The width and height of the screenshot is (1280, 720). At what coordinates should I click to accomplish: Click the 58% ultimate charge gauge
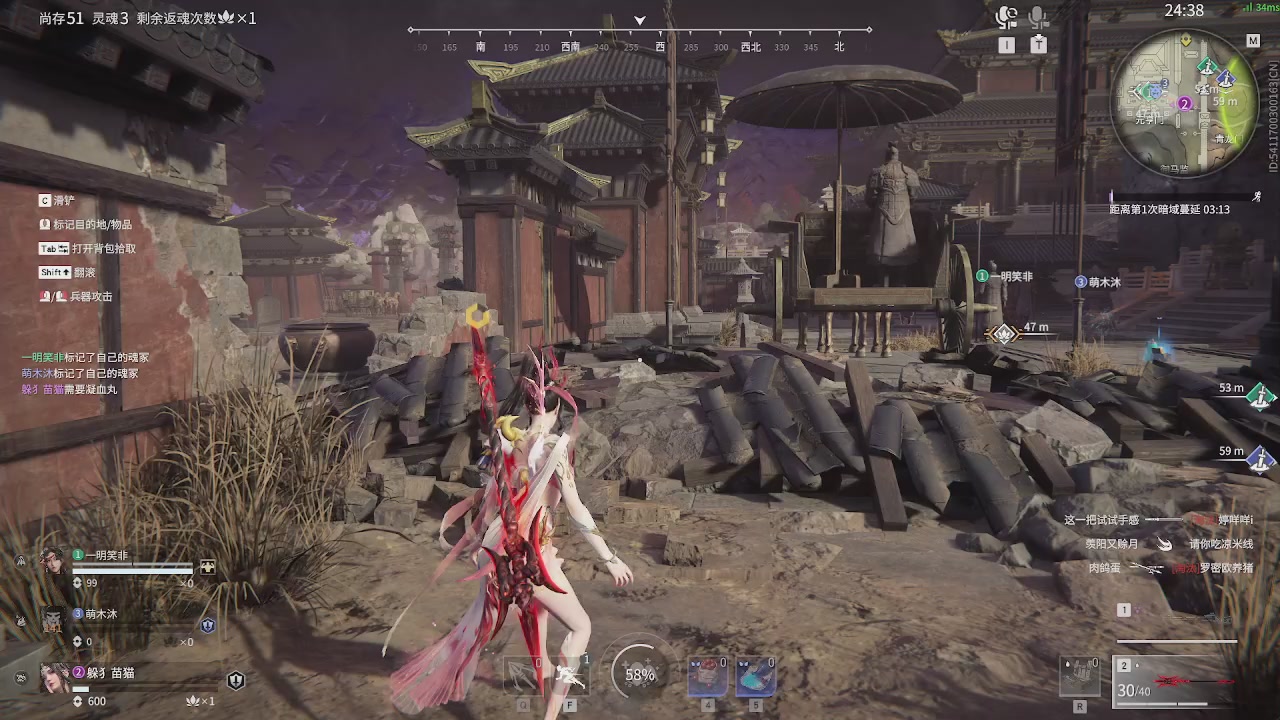640,674
